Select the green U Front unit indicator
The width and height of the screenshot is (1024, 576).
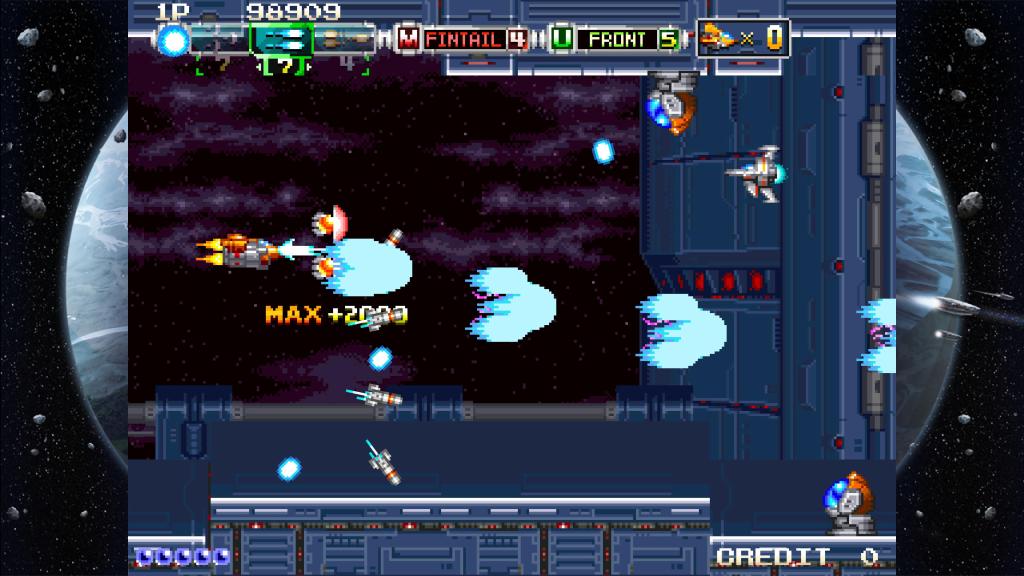616,40
